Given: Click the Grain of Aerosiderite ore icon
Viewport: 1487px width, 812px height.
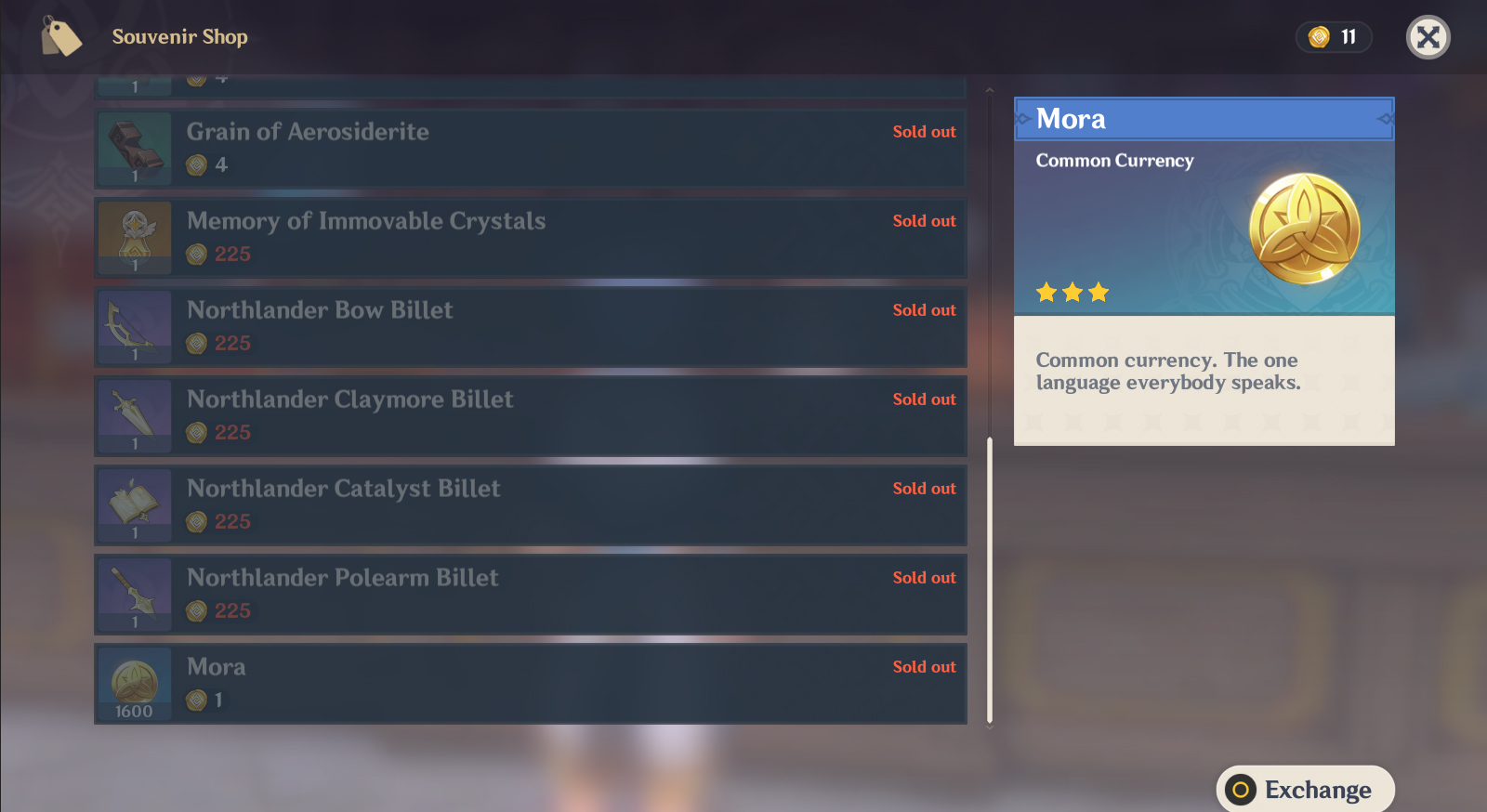Looking at the screenshot, I should point(134,147).
